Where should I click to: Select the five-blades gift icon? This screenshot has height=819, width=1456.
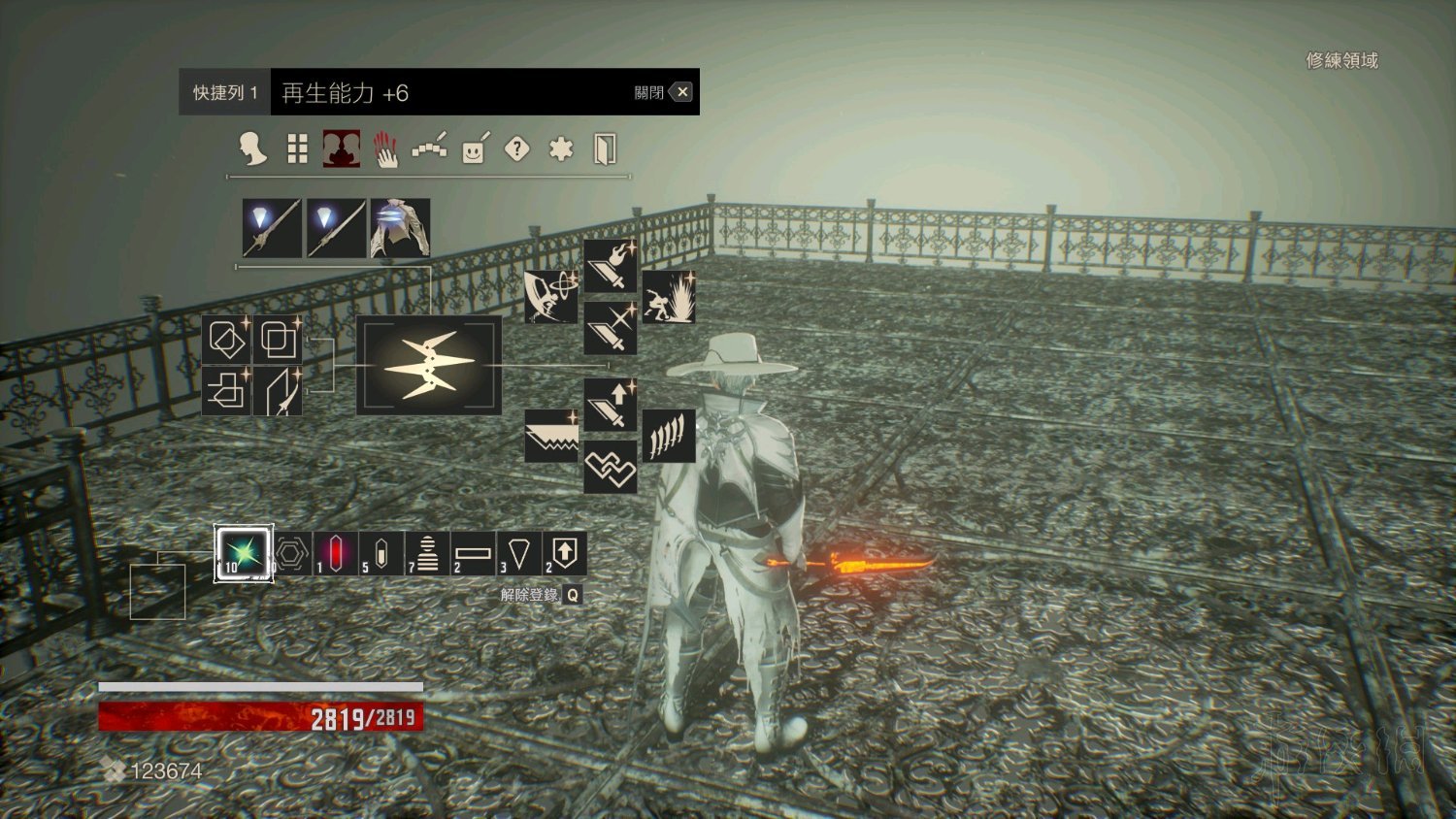[668, 436]
